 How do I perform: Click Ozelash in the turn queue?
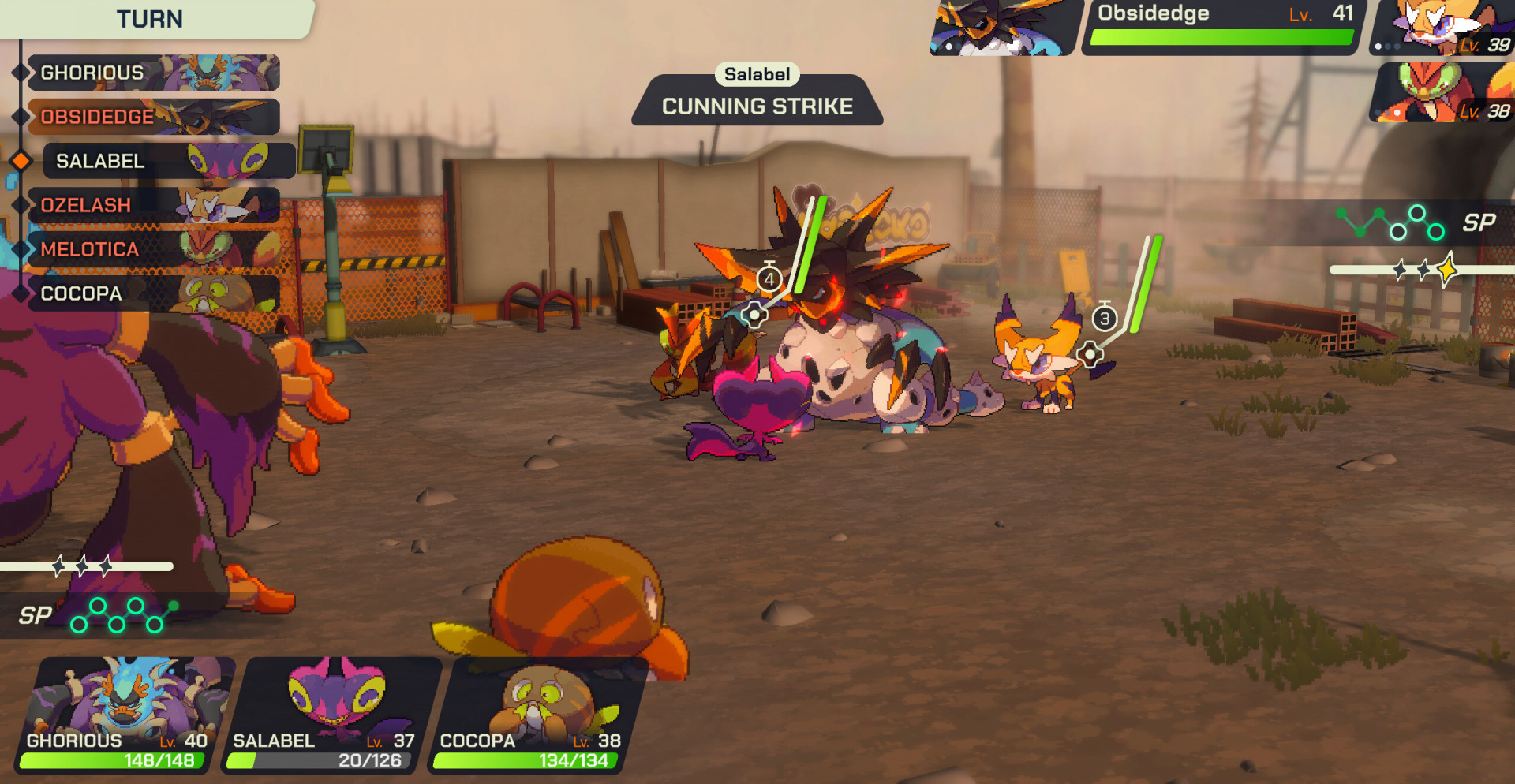(153, 205)
